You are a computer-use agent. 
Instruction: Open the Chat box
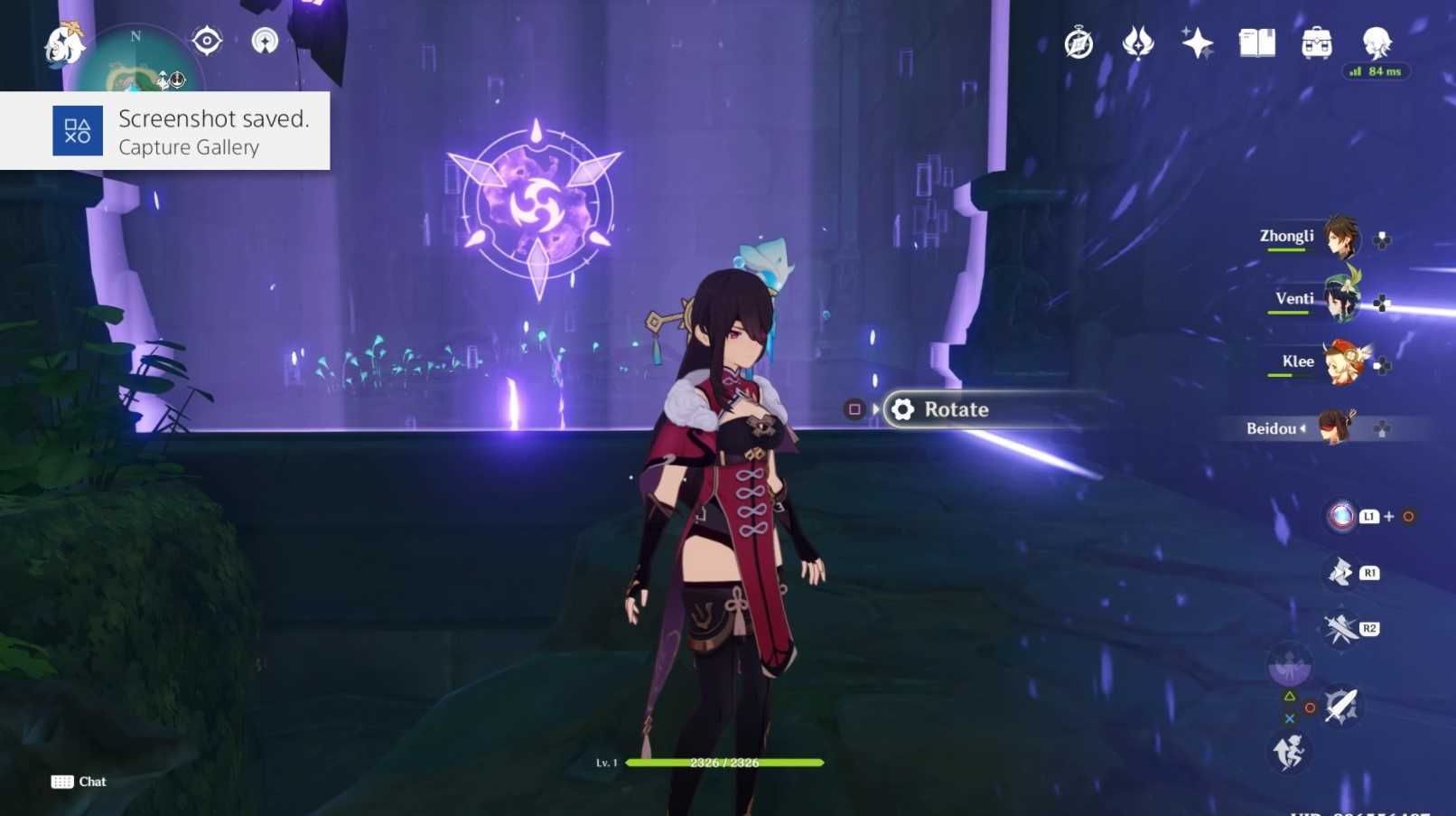(79, 782)
